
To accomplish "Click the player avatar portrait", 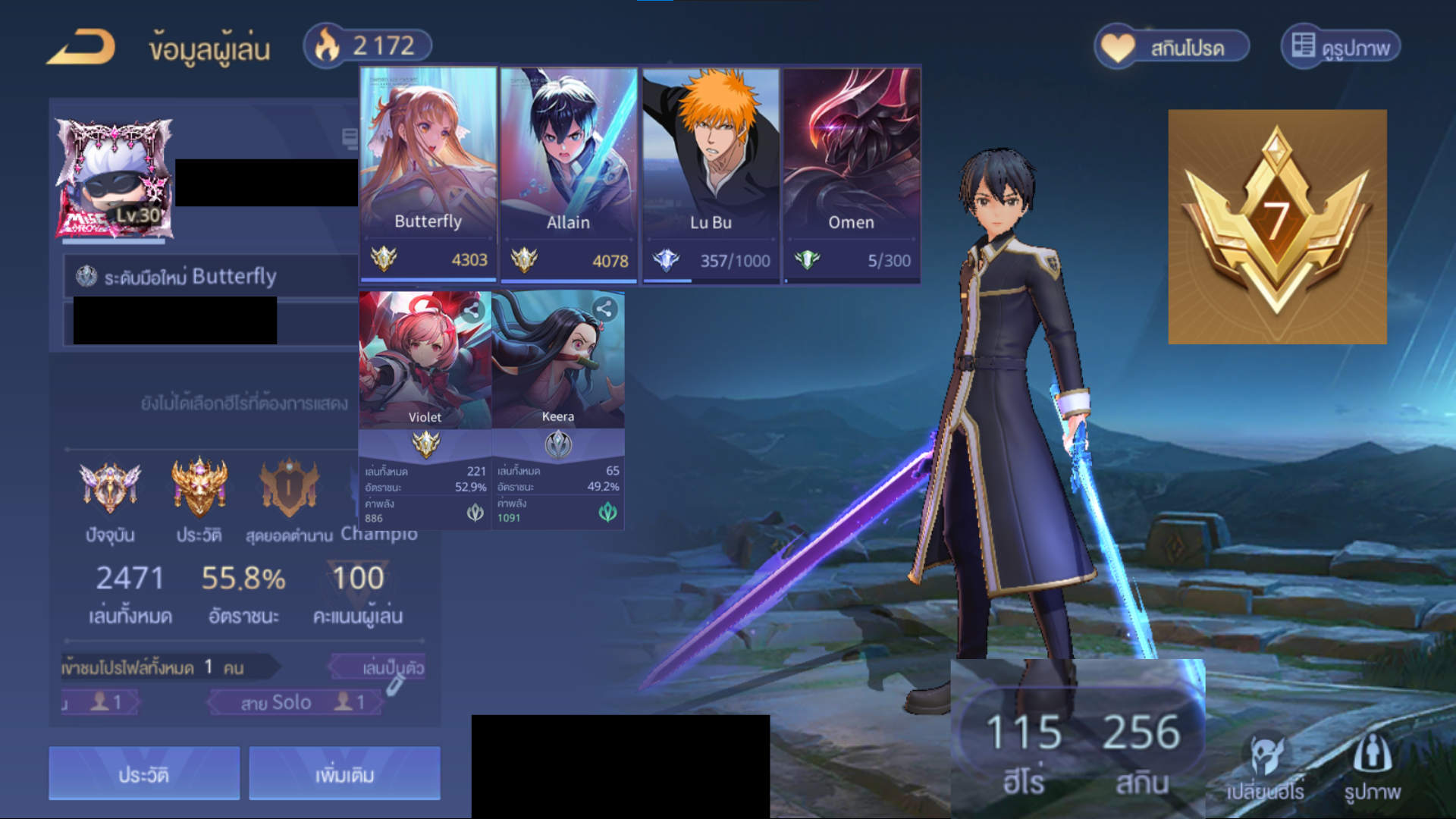I will 114,180.
